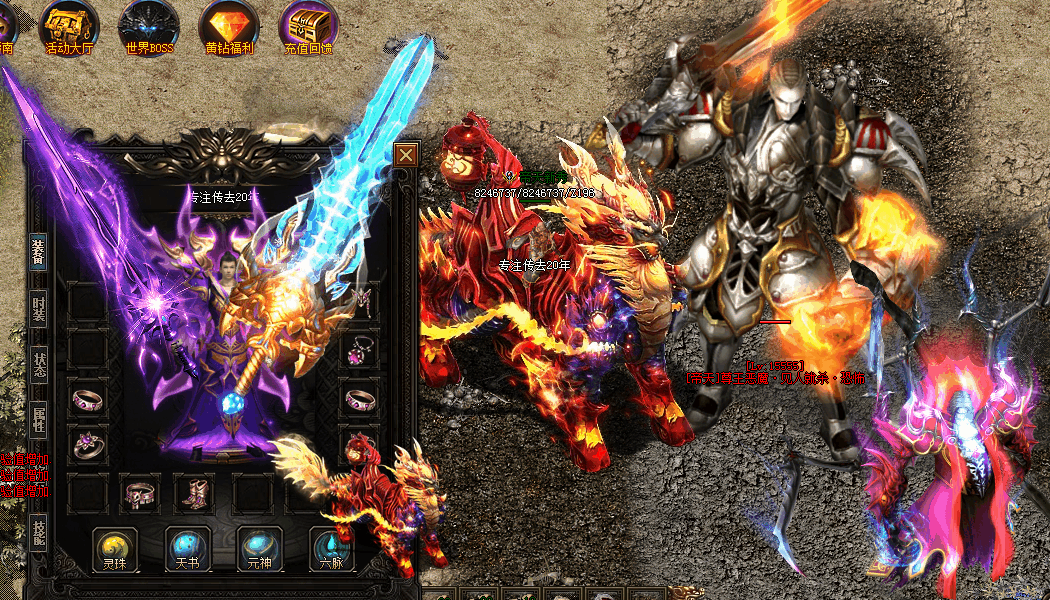The image size is (1050, 600).
Task: Switch to the 状态 status tab
Action: (x=38, y=365)
